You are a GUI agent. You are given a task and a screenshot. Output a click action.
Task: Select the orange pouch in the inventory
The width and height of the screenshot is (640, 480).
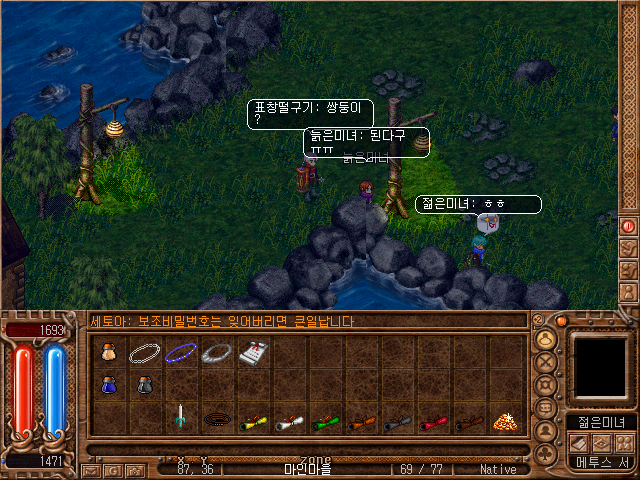(108, 353)
